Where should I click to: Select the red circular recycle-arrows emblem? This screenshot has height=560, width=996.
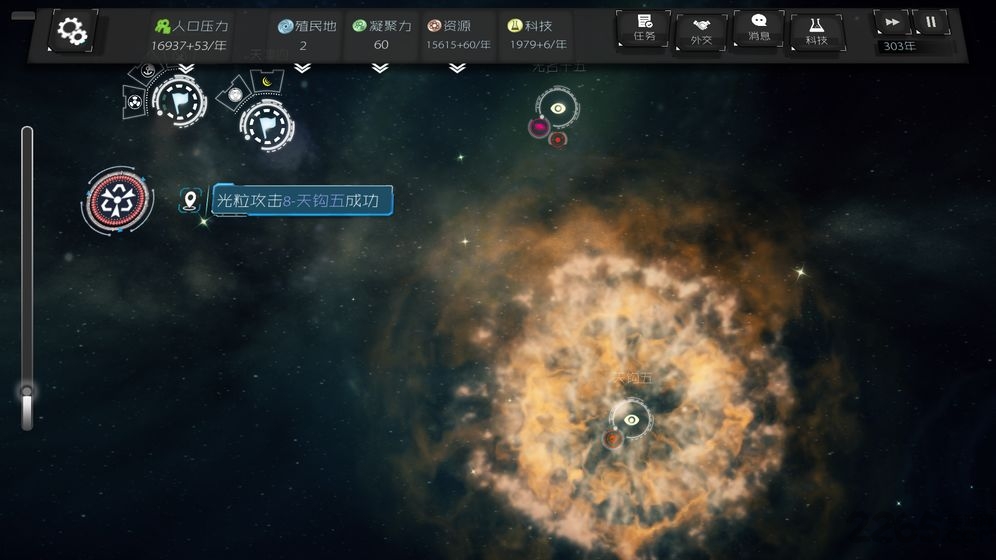118,200
